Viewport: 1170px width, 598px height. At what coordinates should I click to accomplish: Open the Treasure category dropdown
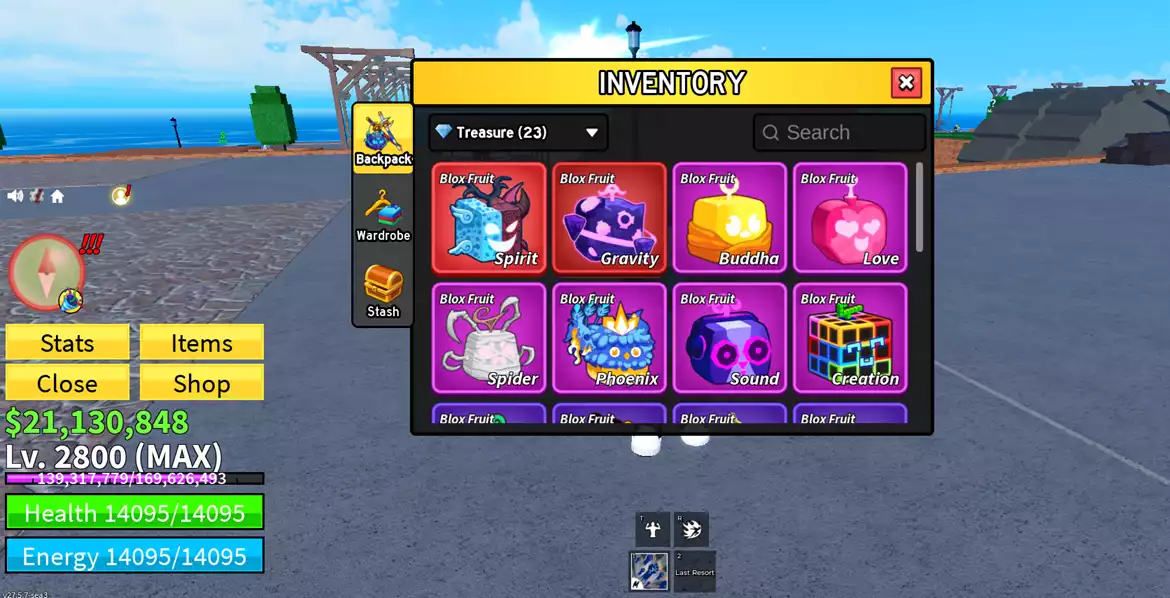click(518, 132)
